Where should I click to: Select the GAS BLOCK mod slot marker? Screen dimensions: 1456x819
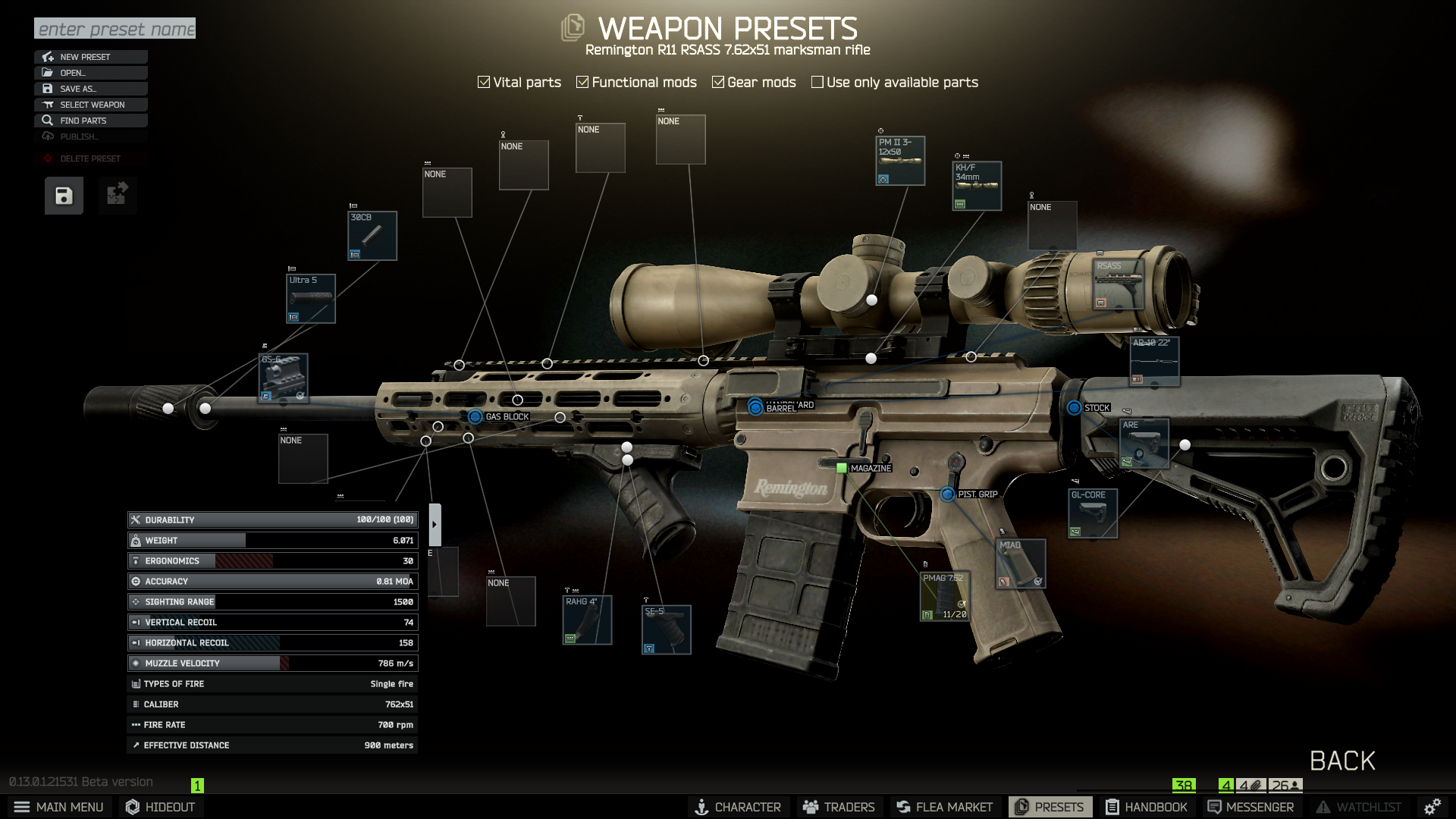point(475,416)
